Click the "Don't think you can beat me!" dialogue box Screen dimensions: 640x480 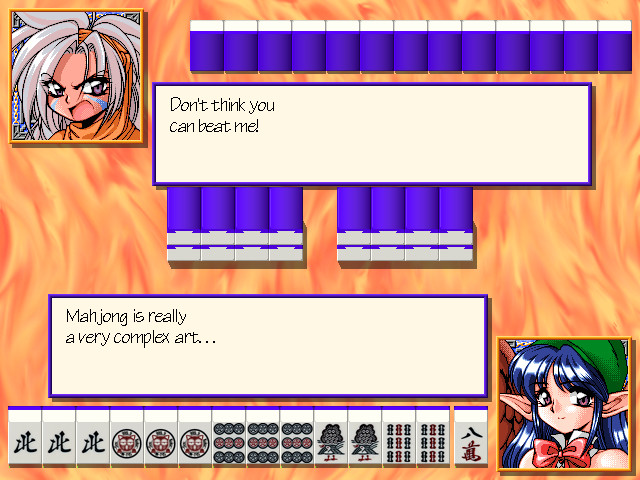point(371,133)
